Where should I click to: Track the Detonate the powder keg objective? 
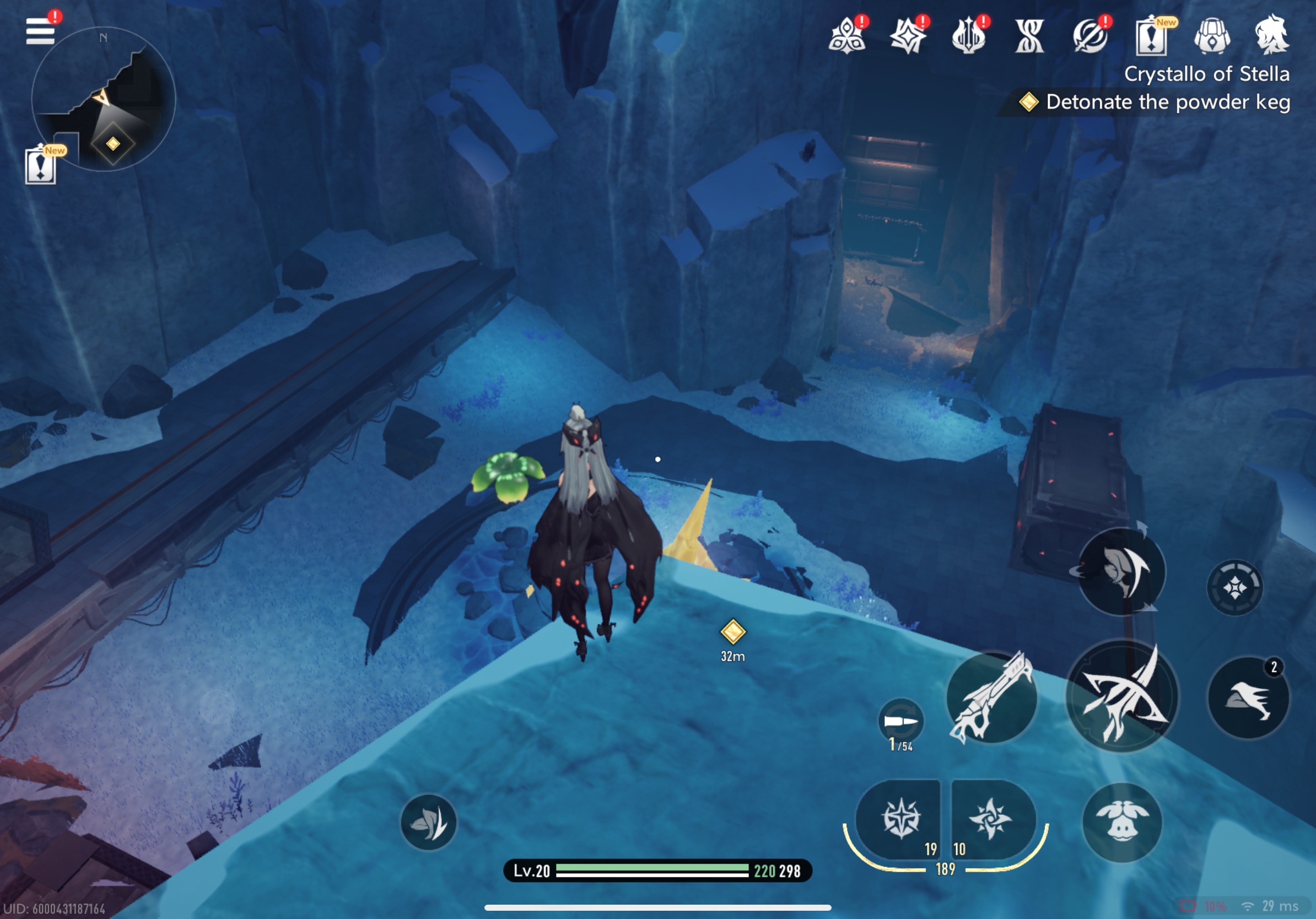coord(1167,102)
